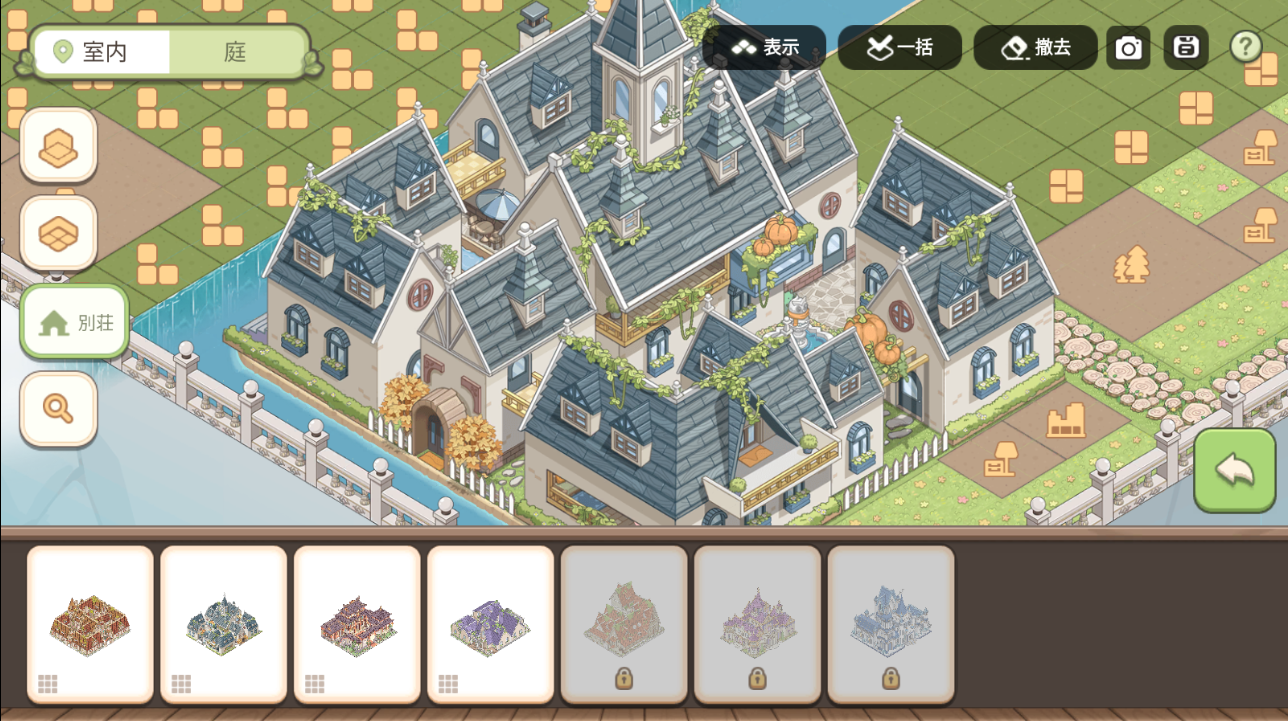The width and height of the screenshot is (1288, 721).
Task: Open the 表示 display options
Action: [765, 47]
